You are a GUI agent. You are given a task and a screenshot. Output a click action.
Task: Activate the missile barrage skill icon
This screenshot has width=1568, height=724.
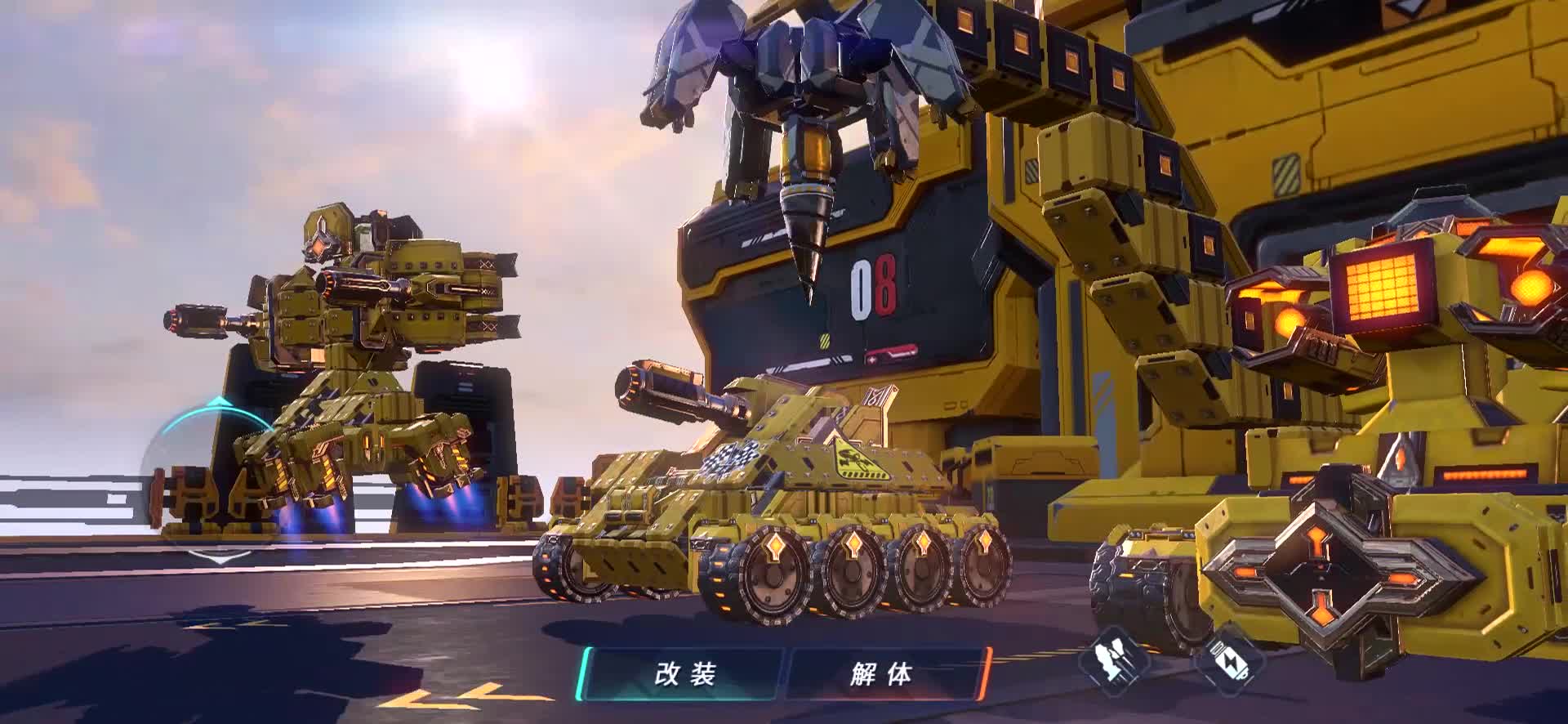point(1114,659)
